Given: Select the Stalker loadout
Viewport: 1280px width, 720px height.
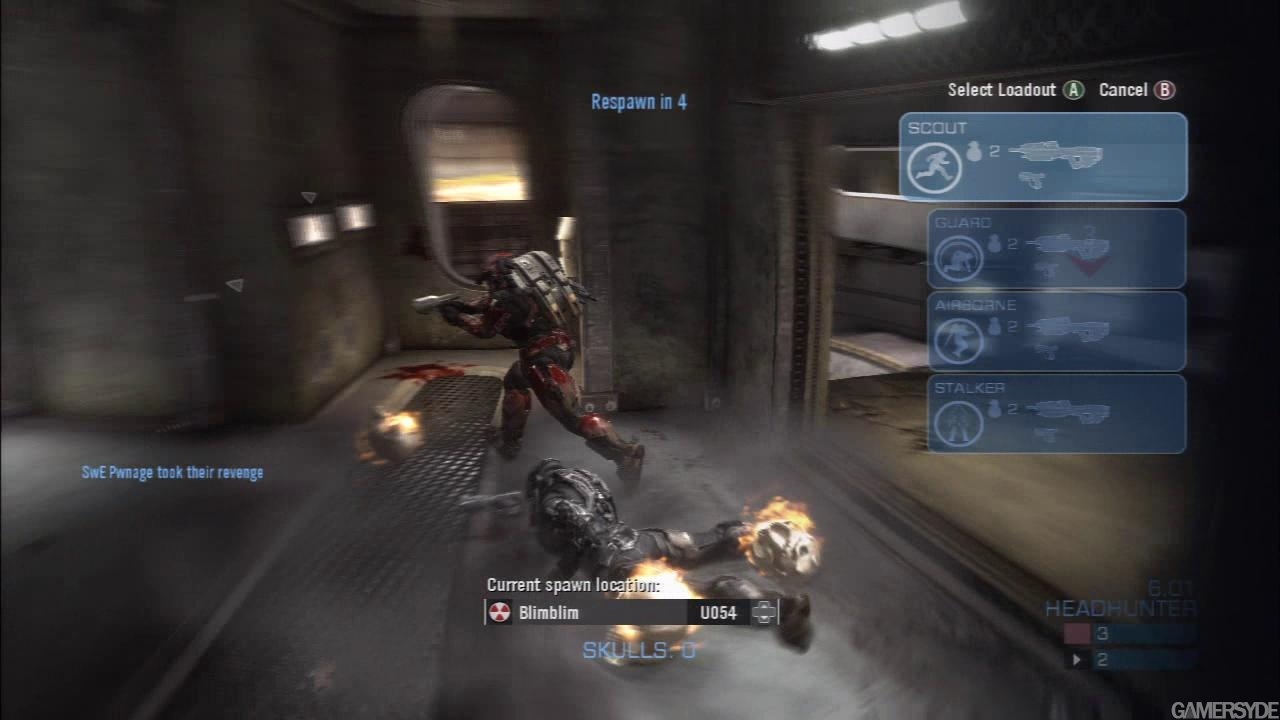Looking at the screenshot, I should point(1056,413).
